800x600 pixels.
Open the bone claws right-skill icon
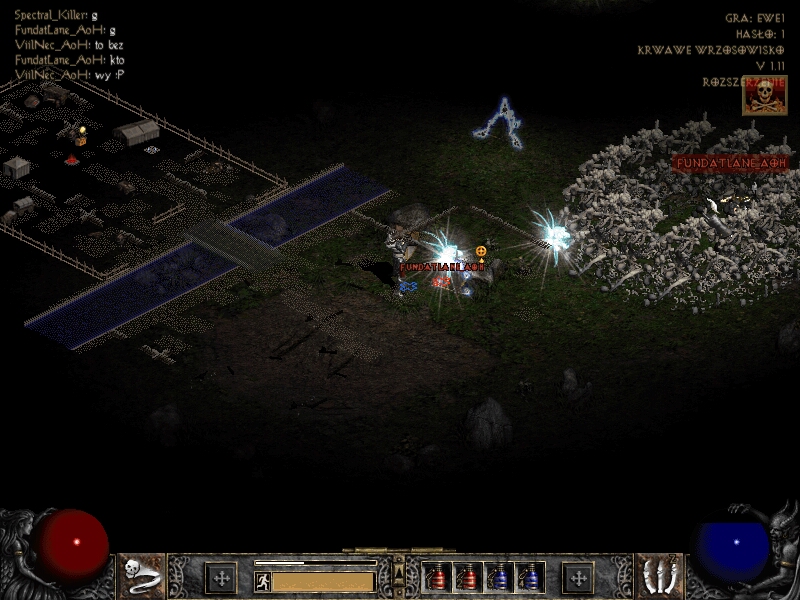(x=658, y=577)
